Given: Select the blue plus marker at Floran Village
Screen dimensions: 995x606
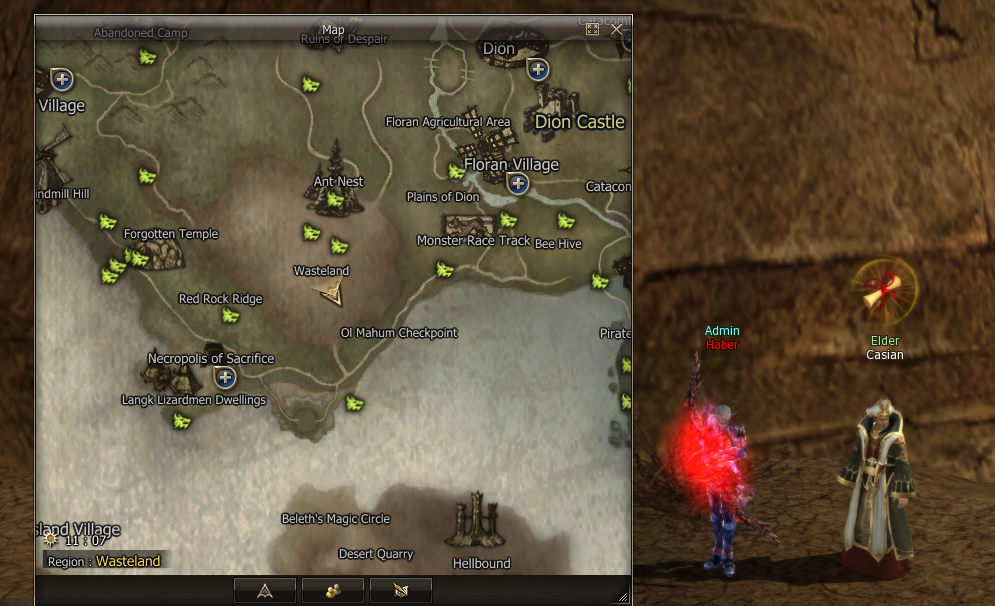Looking at the screenshot, I should coord(517,183).
